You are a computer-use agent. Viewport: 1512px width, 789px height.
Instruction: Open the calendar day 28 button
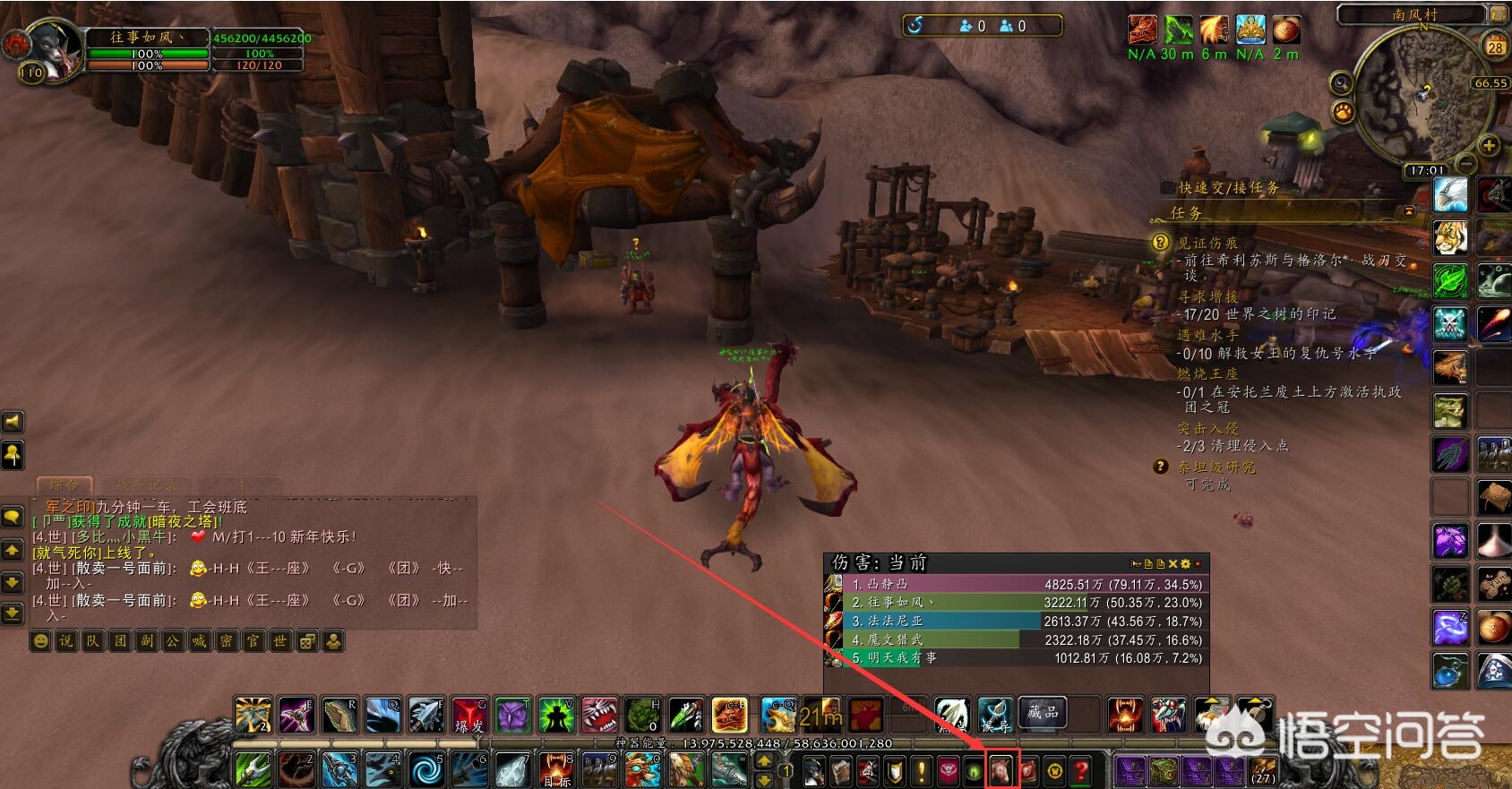coord(1495,47)
